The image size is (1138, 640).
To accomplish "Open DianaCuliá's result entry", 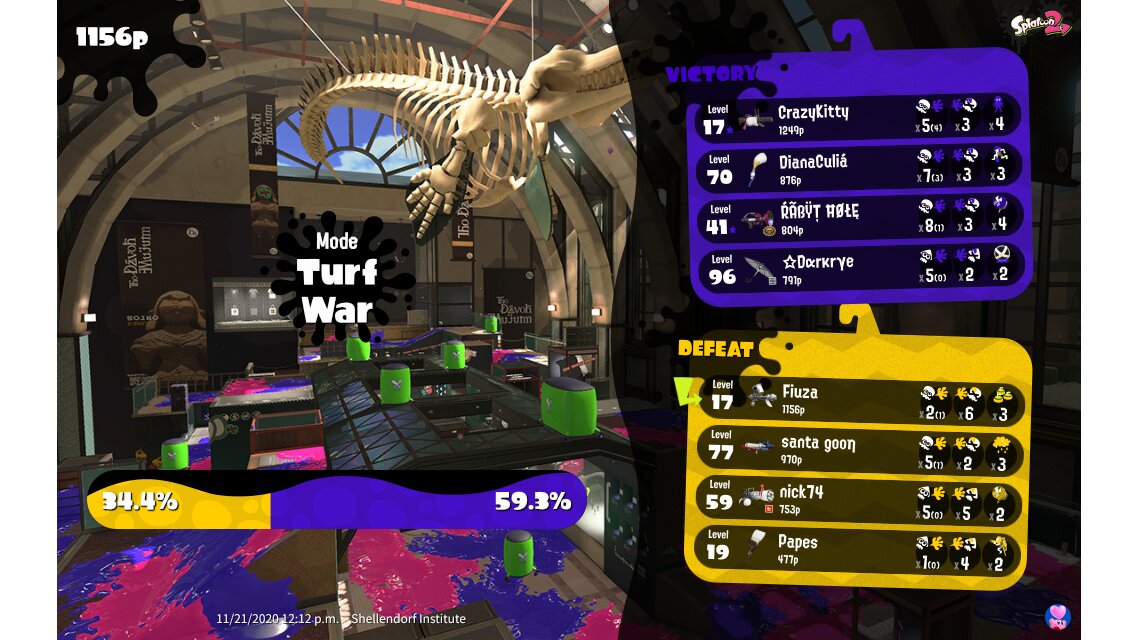I will pyautogui.click(x=858, y=168).
